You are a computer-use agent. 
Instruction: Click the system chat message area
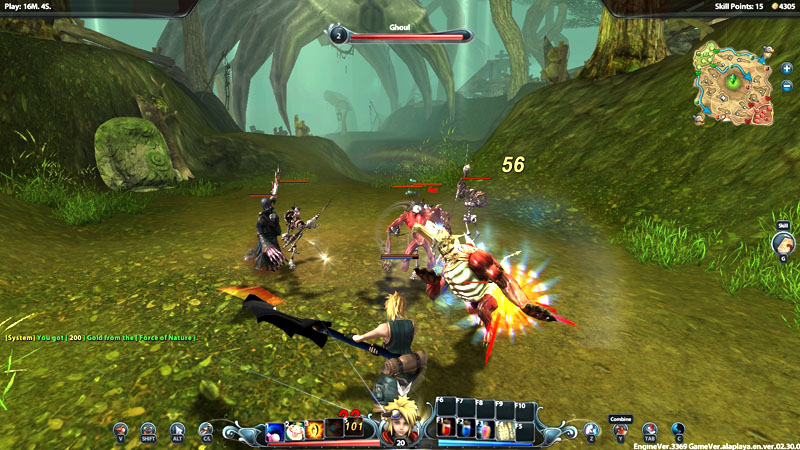click(100, 338)
